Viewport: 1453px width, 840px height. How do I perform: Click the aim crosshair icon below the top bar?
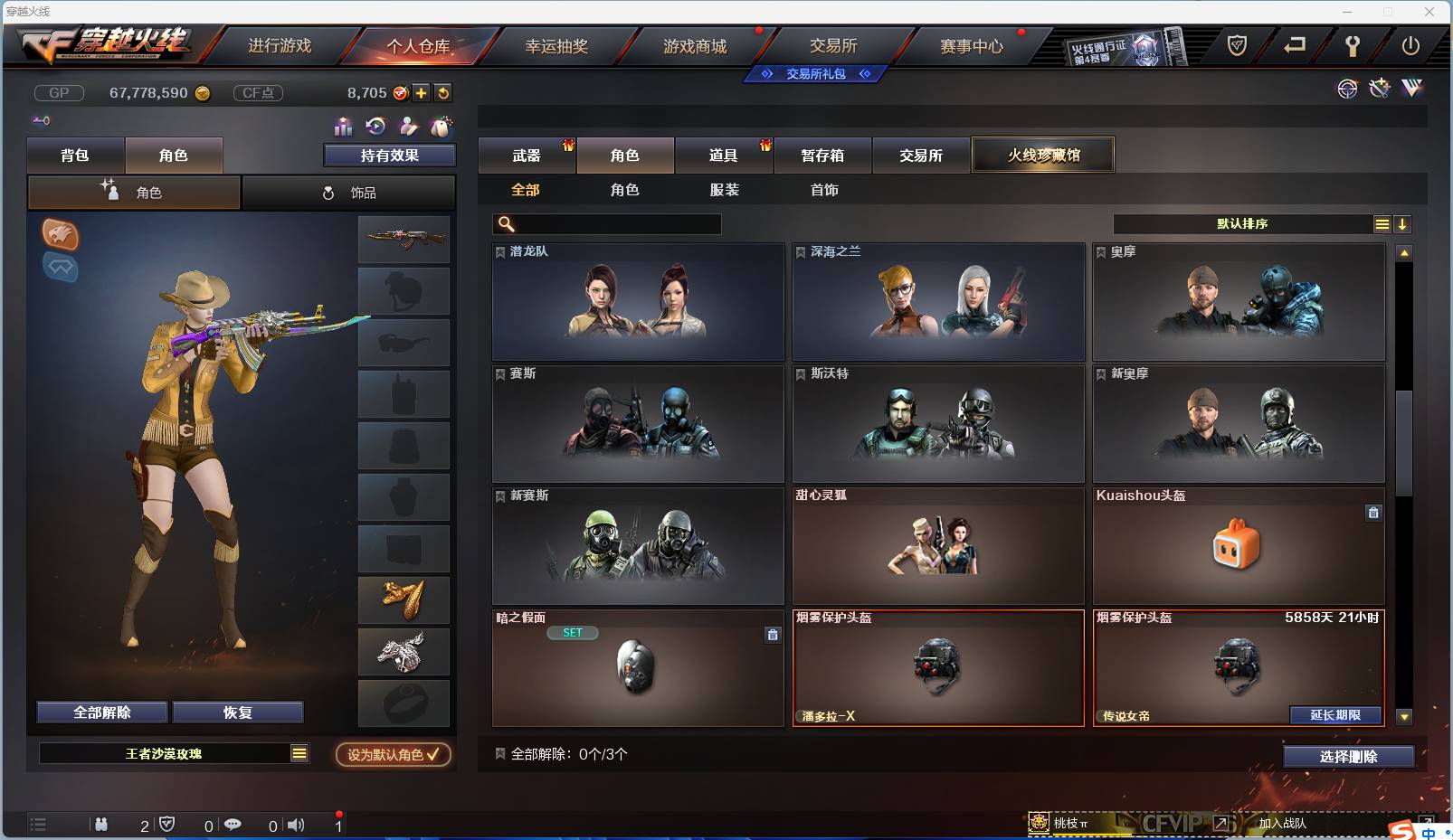click(x=1347, y=90)
